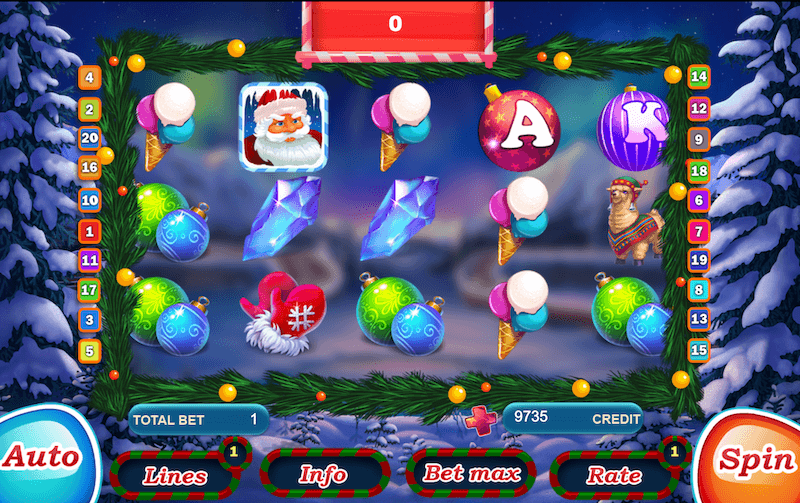Choose payline number 11 marker

[x=90, y=261]
